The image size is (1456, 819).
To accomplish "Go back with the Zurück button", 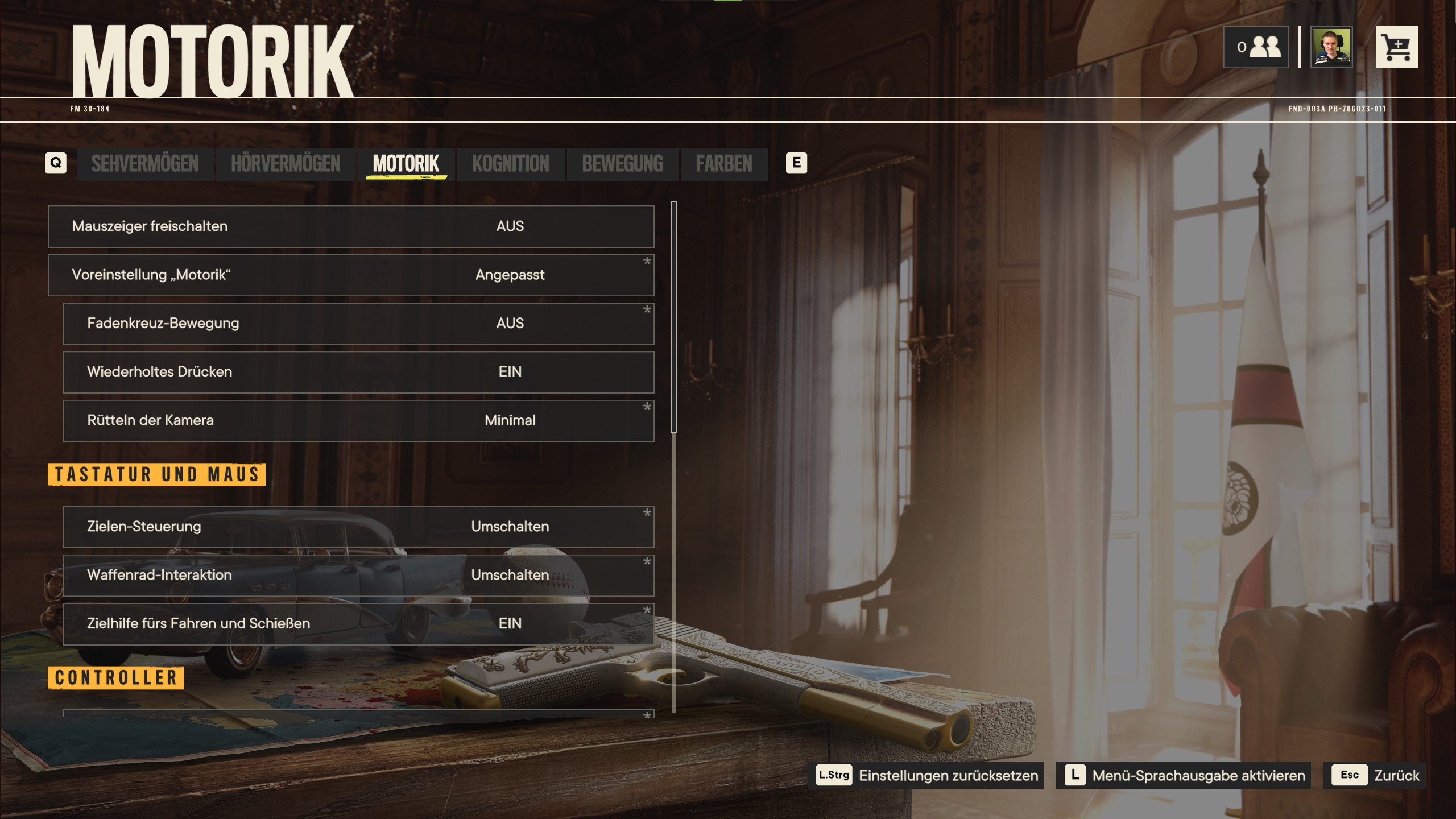I will pyautogui.click(x=1374, y=775).
